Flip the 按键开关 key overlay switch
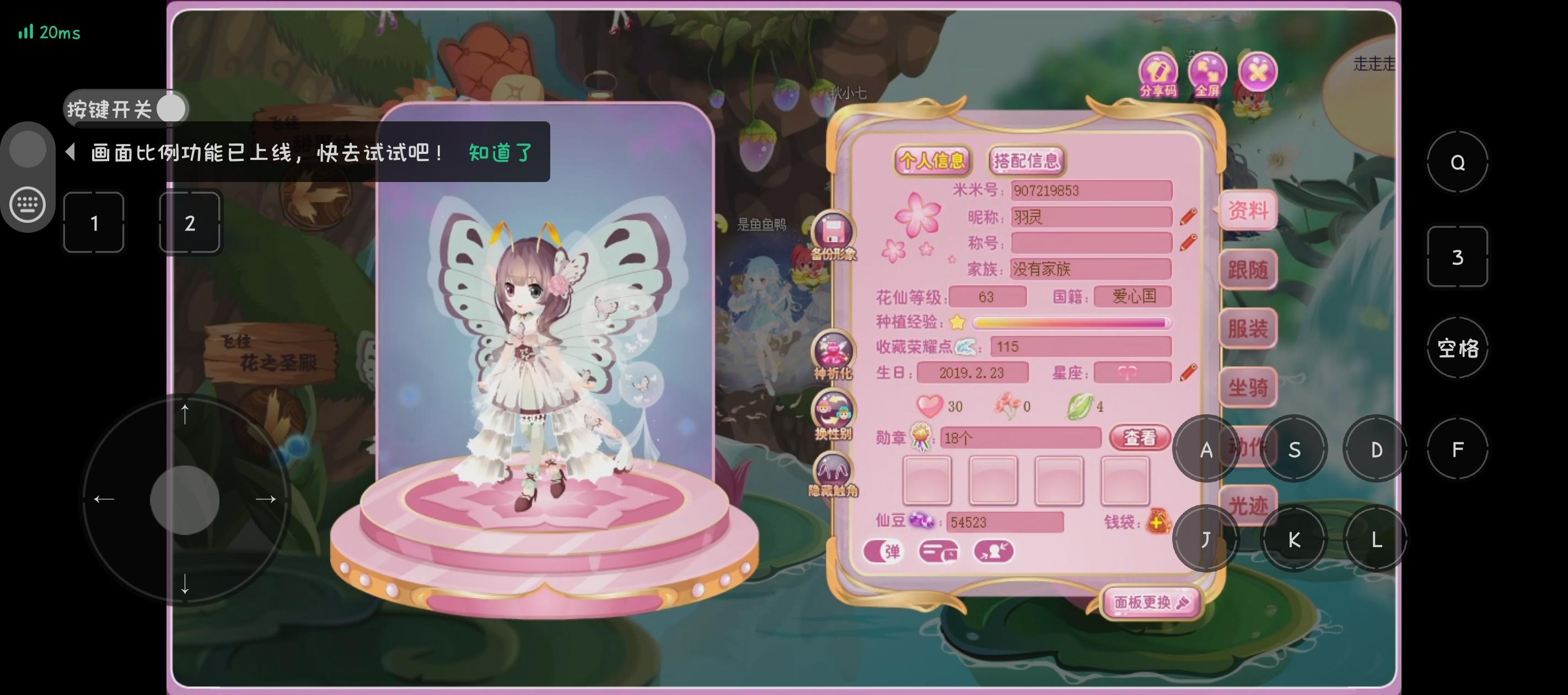This screenshot has height=695, width=1568. (172, 109)
